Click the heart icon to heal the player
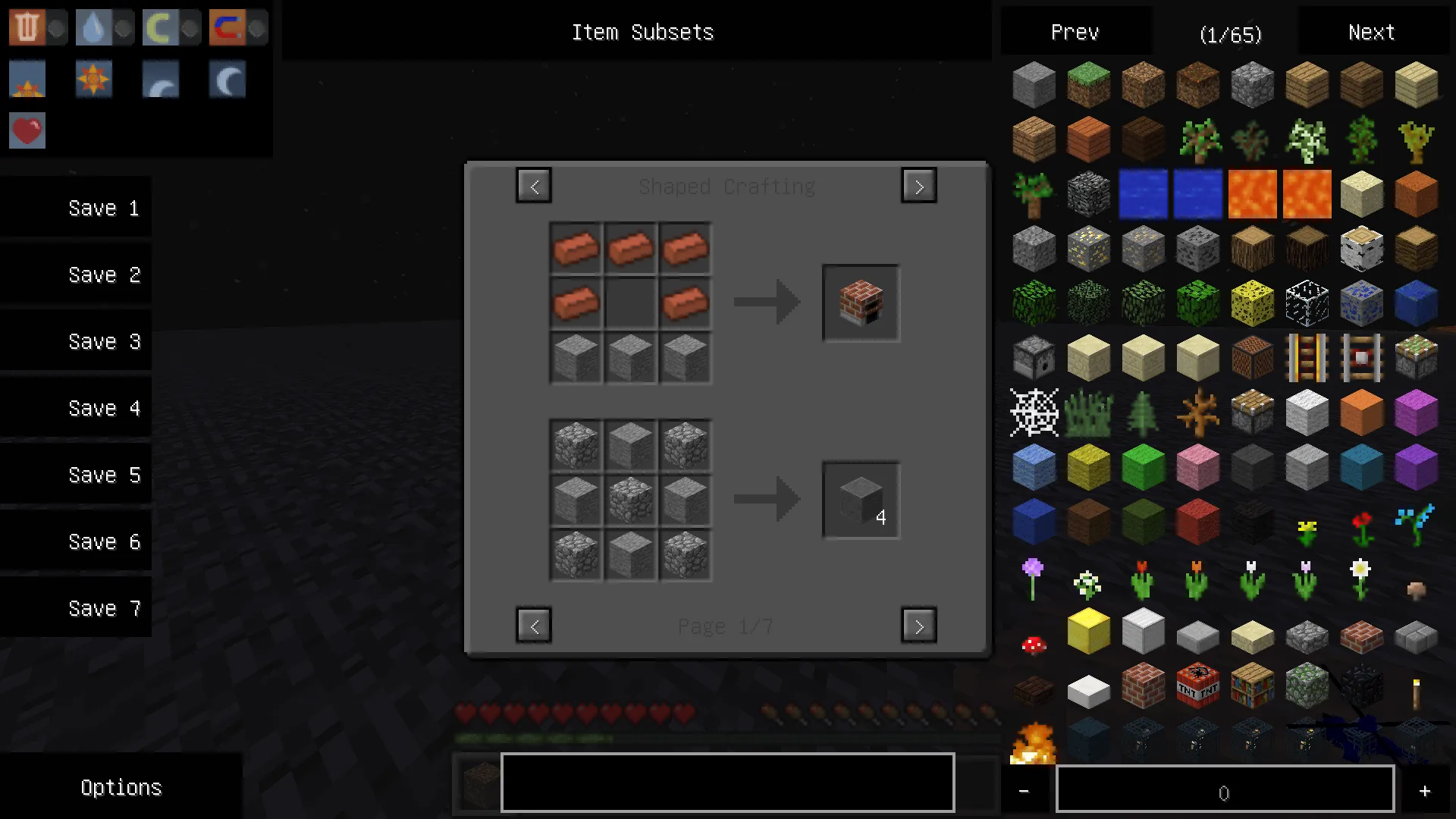Screen dimensions: 1456x819 coord(27,130)
